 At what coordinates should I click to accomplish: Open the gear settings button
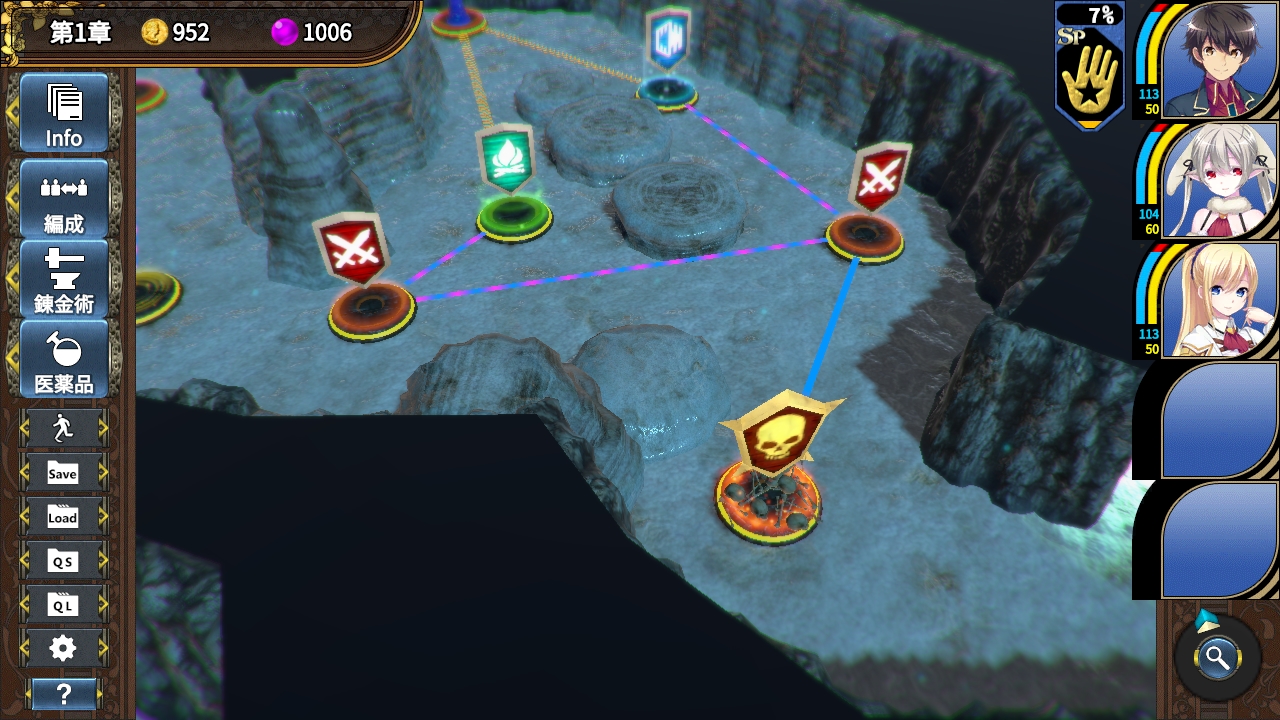pos(63,649)
